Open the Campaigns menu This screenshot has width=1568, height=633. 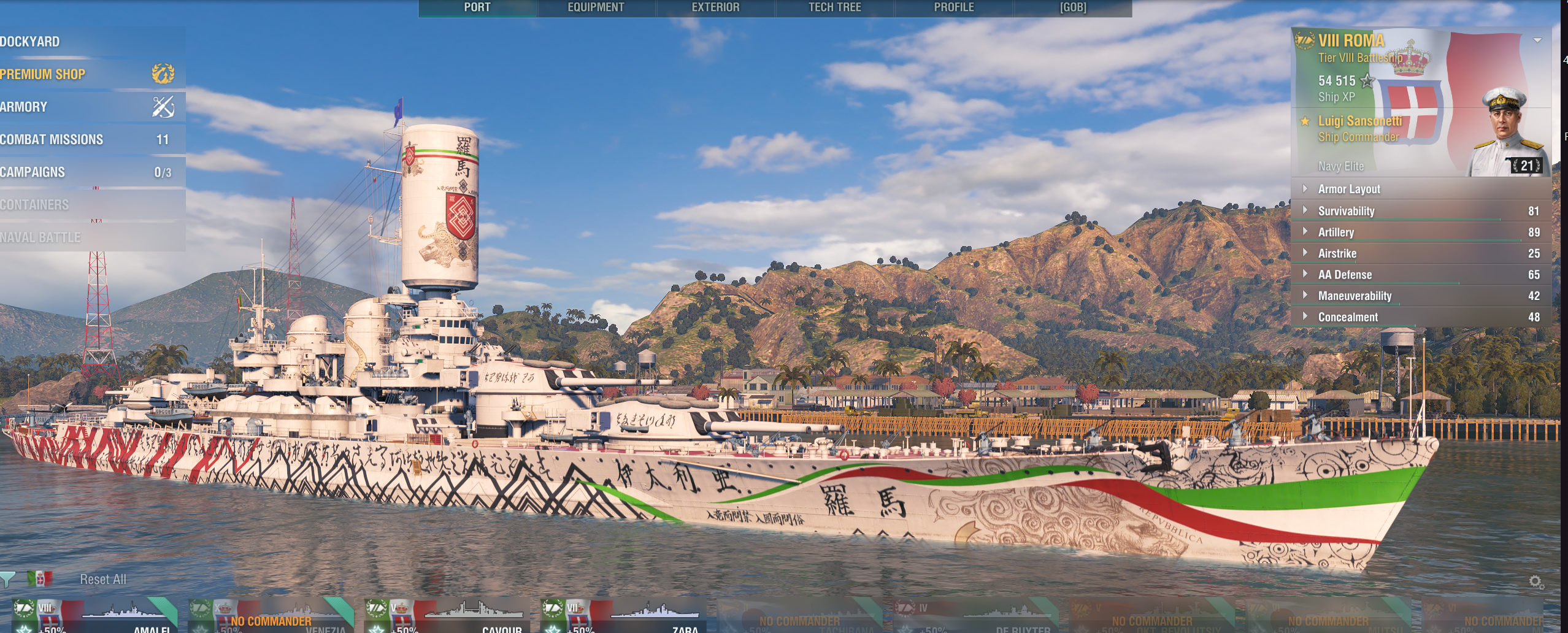click(x=33, y=172)
